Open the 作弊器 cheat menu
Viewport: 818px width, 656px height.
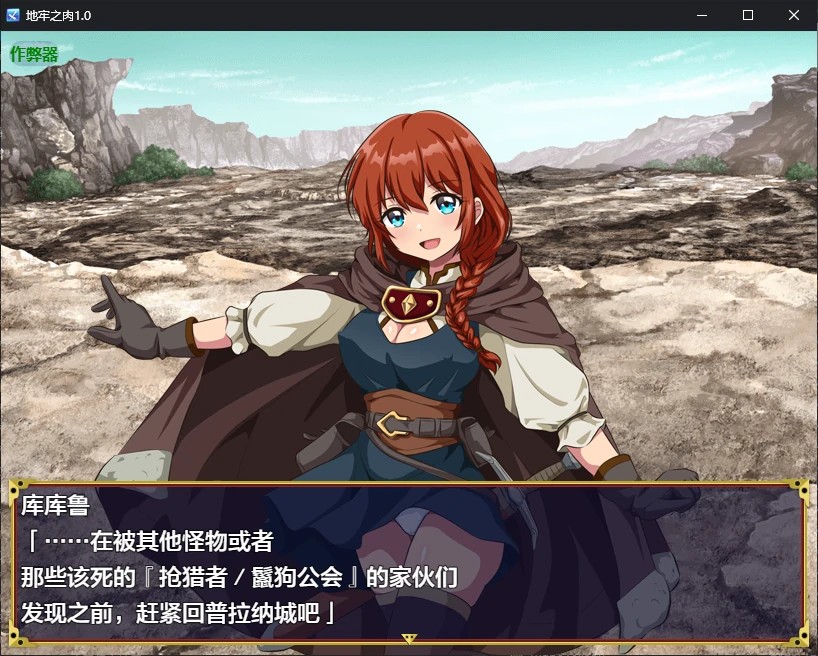pyautogui.click(x=35, y=54)
